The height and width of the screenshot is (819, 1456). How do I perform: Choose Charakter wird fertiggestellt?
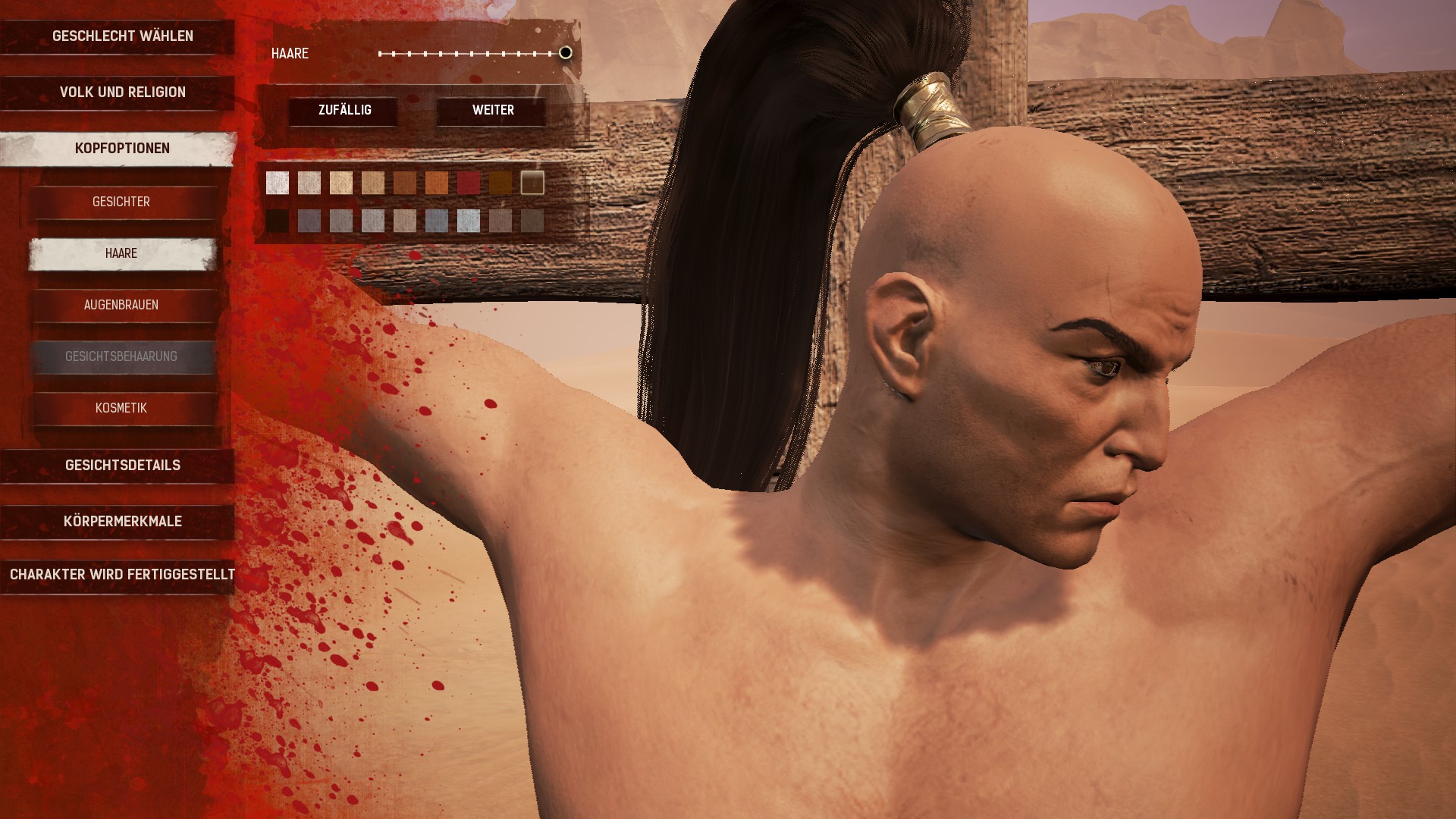click(122, 575)
